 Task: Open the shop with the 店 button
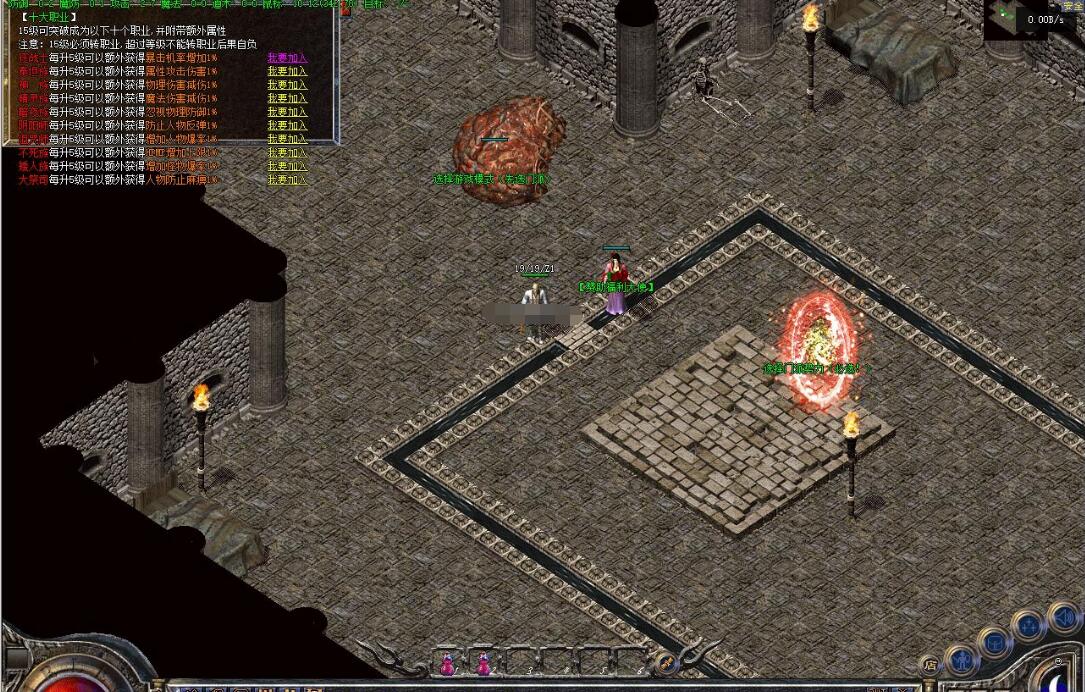click(930, 664)
